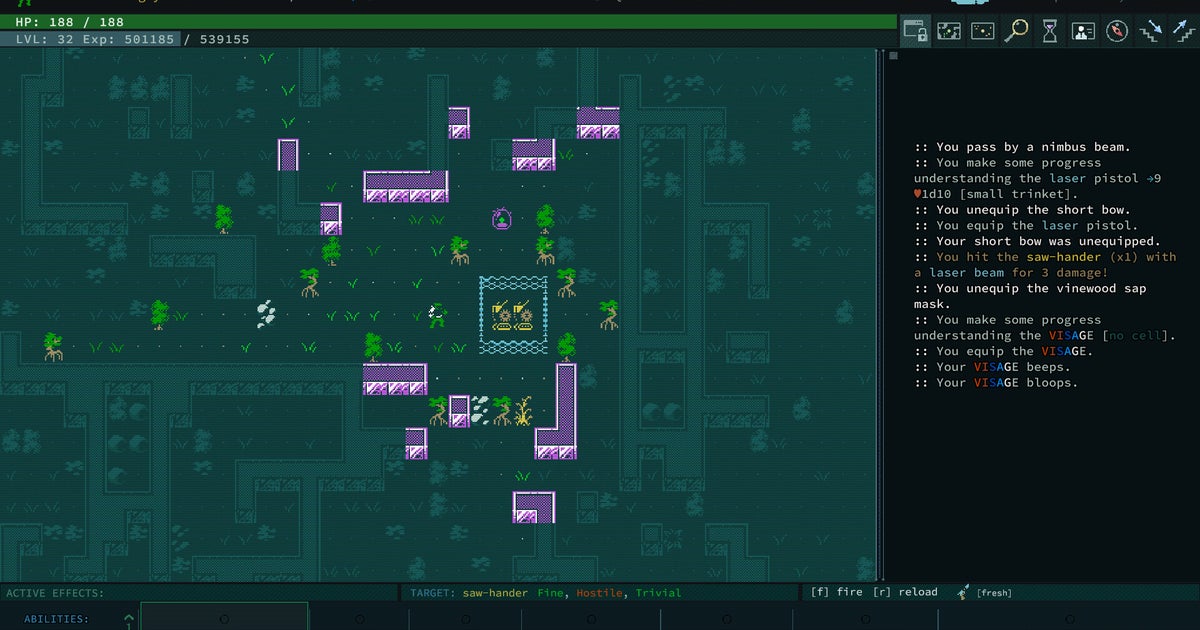The image size is (1200, 630).
Task: Activate the magnifying glass look tool
Action: click(x=1016, y=31)
